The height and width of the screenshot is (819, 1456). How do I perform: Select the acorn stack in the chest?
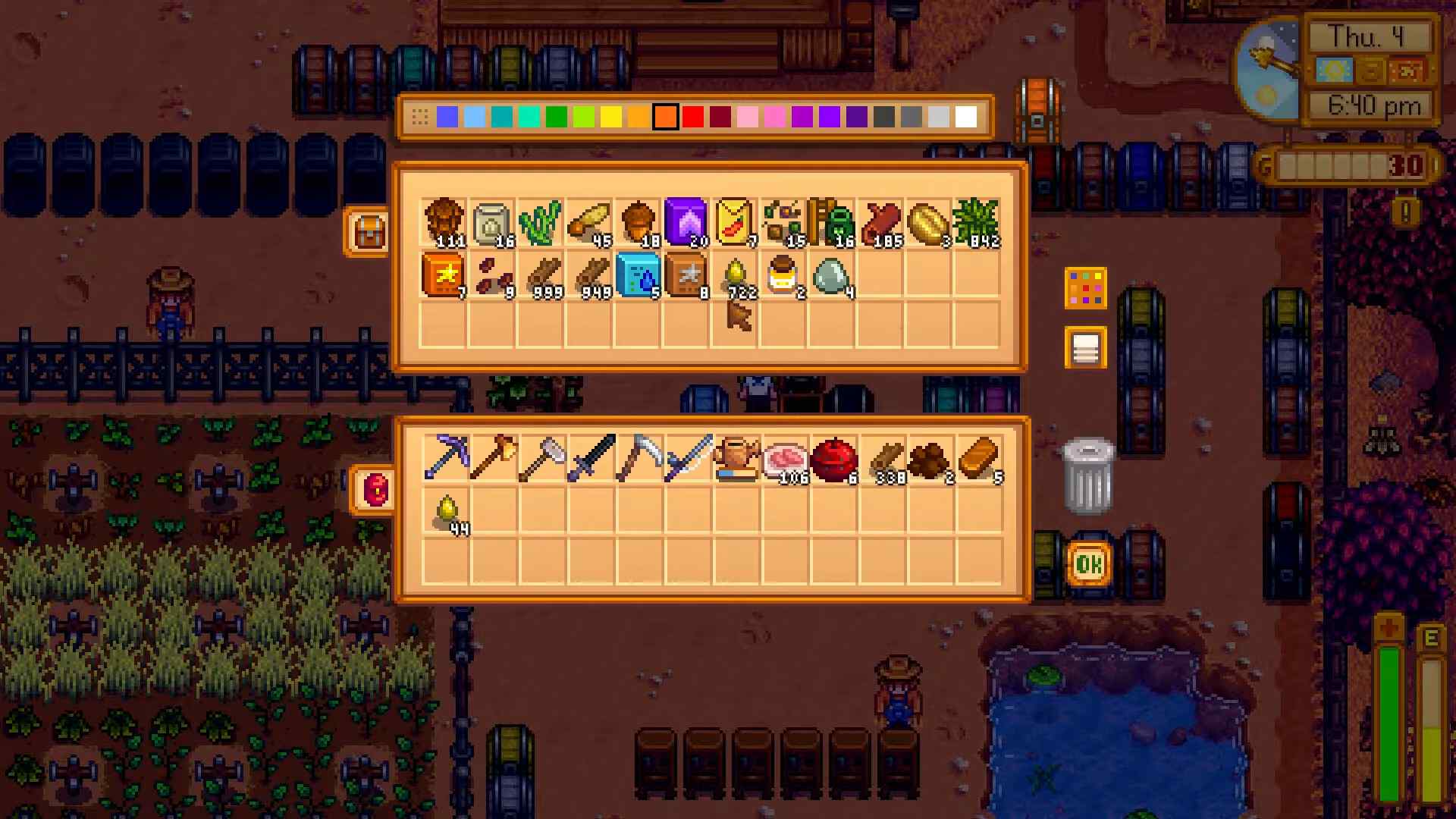[x=638, y=221]
